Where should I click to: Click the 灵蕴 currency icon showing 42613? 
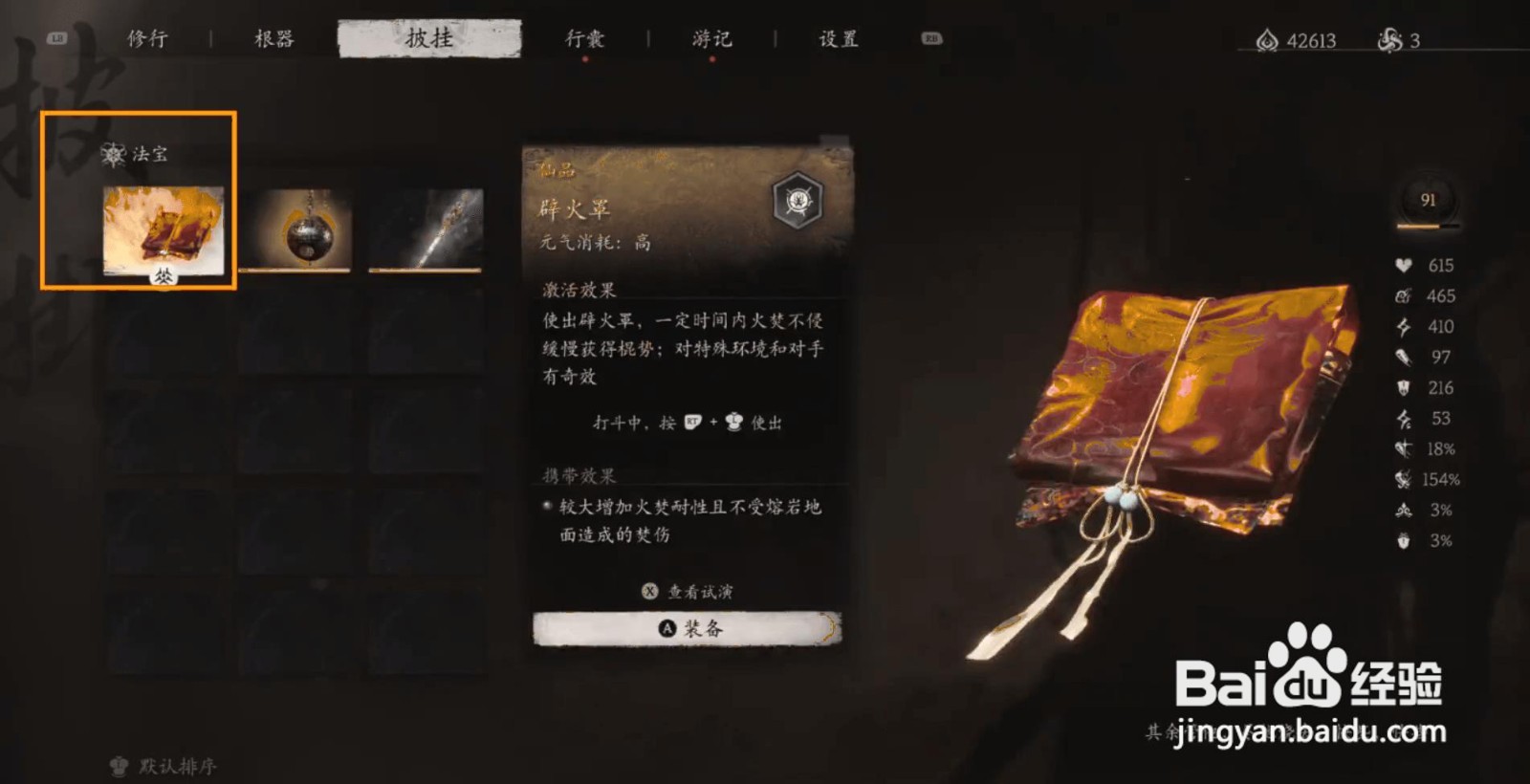(1268, 40)
